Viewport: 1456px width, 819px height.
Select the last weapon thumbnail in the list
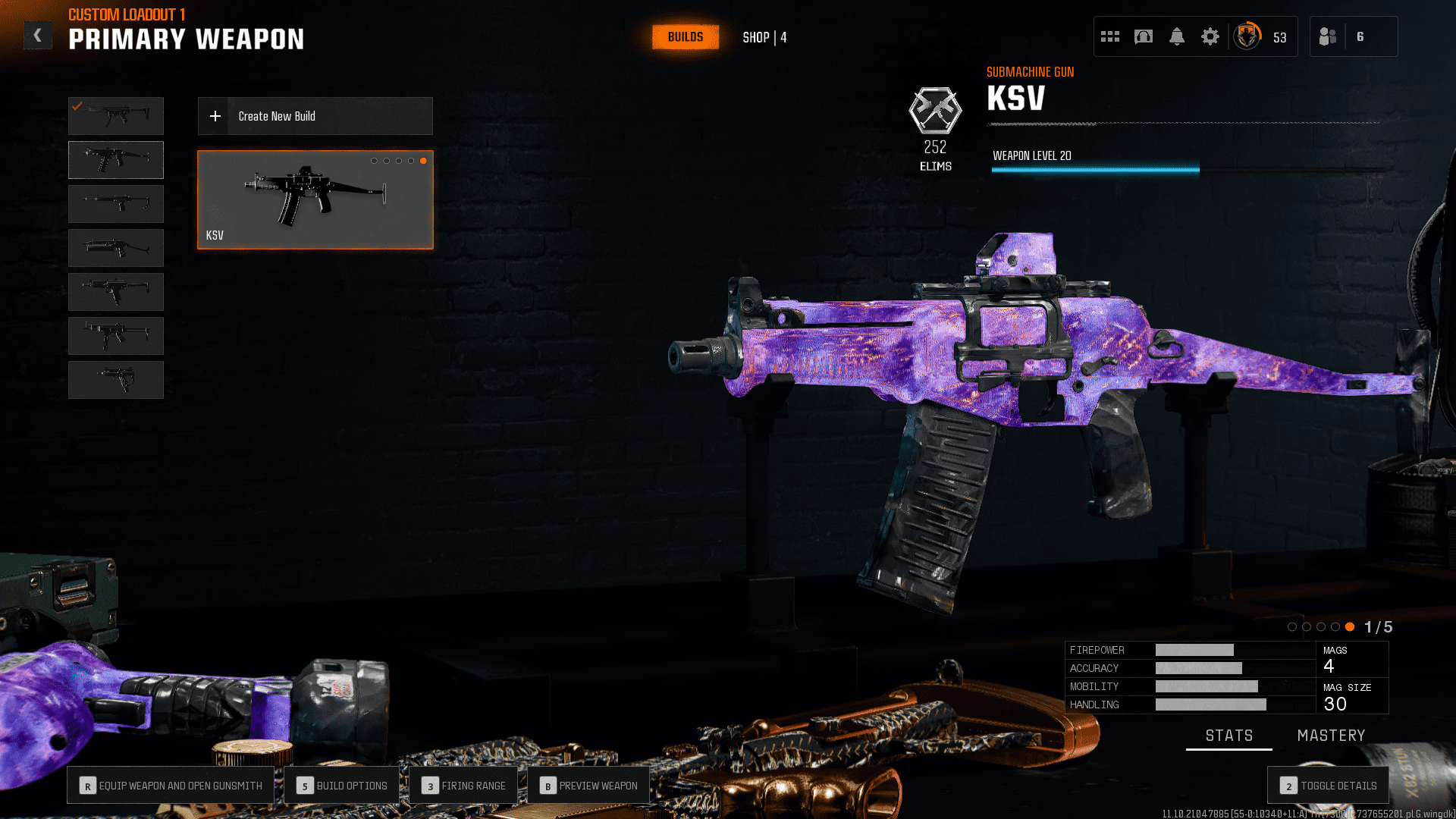116,380
